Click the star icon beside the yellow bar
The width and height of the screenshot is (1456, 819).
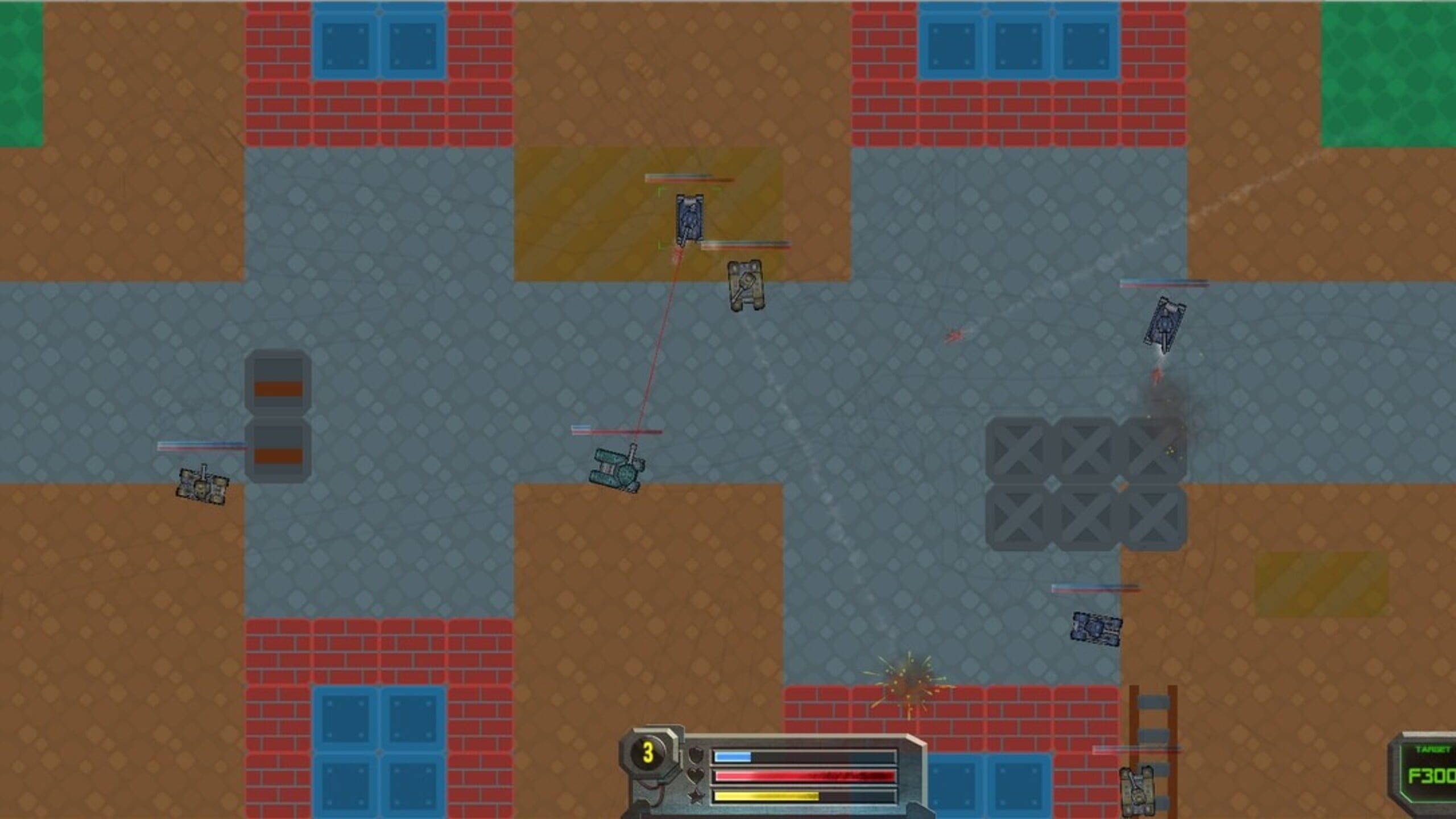click(695, 797)
